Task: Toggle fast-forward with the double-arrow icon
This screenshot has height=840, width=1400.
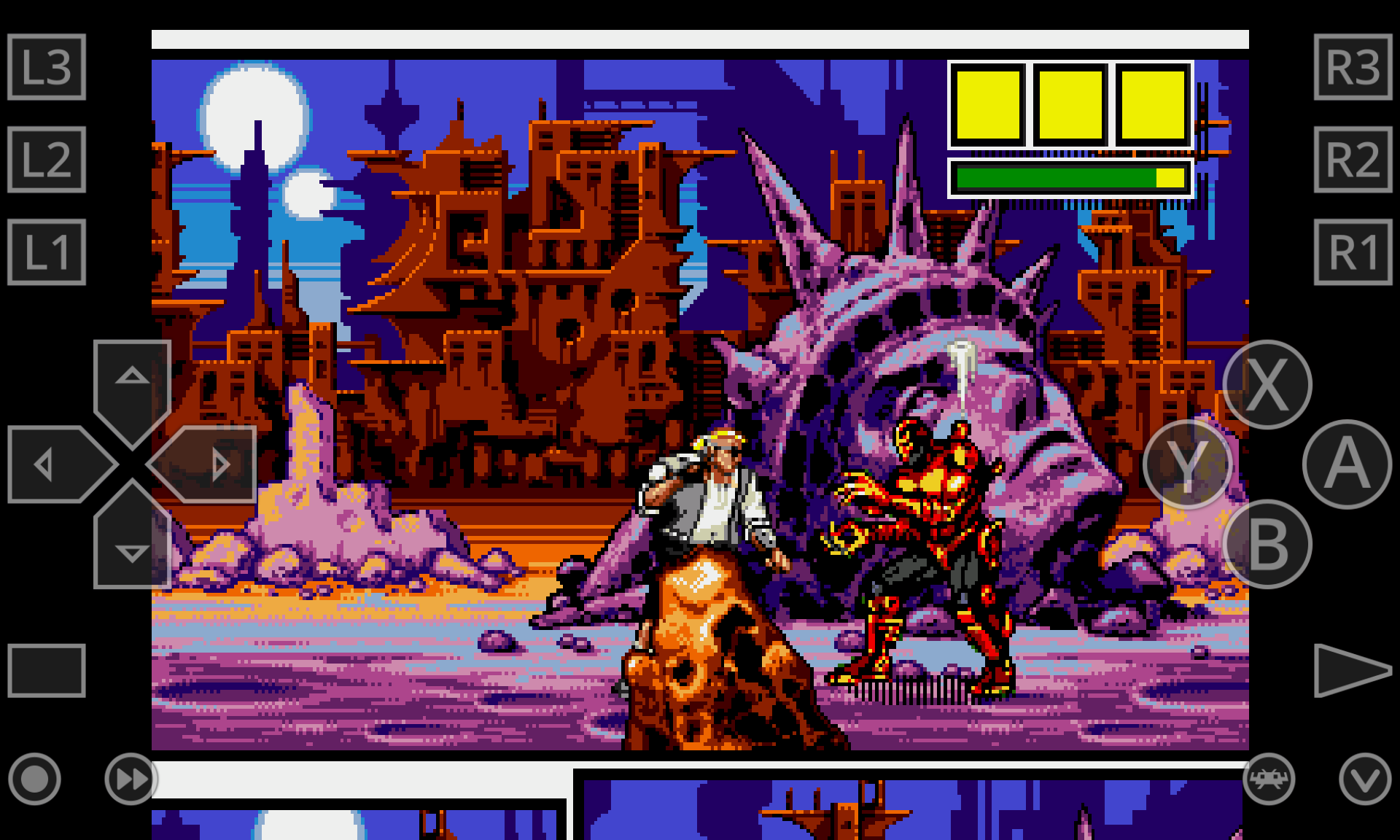Action: [131, 779]
